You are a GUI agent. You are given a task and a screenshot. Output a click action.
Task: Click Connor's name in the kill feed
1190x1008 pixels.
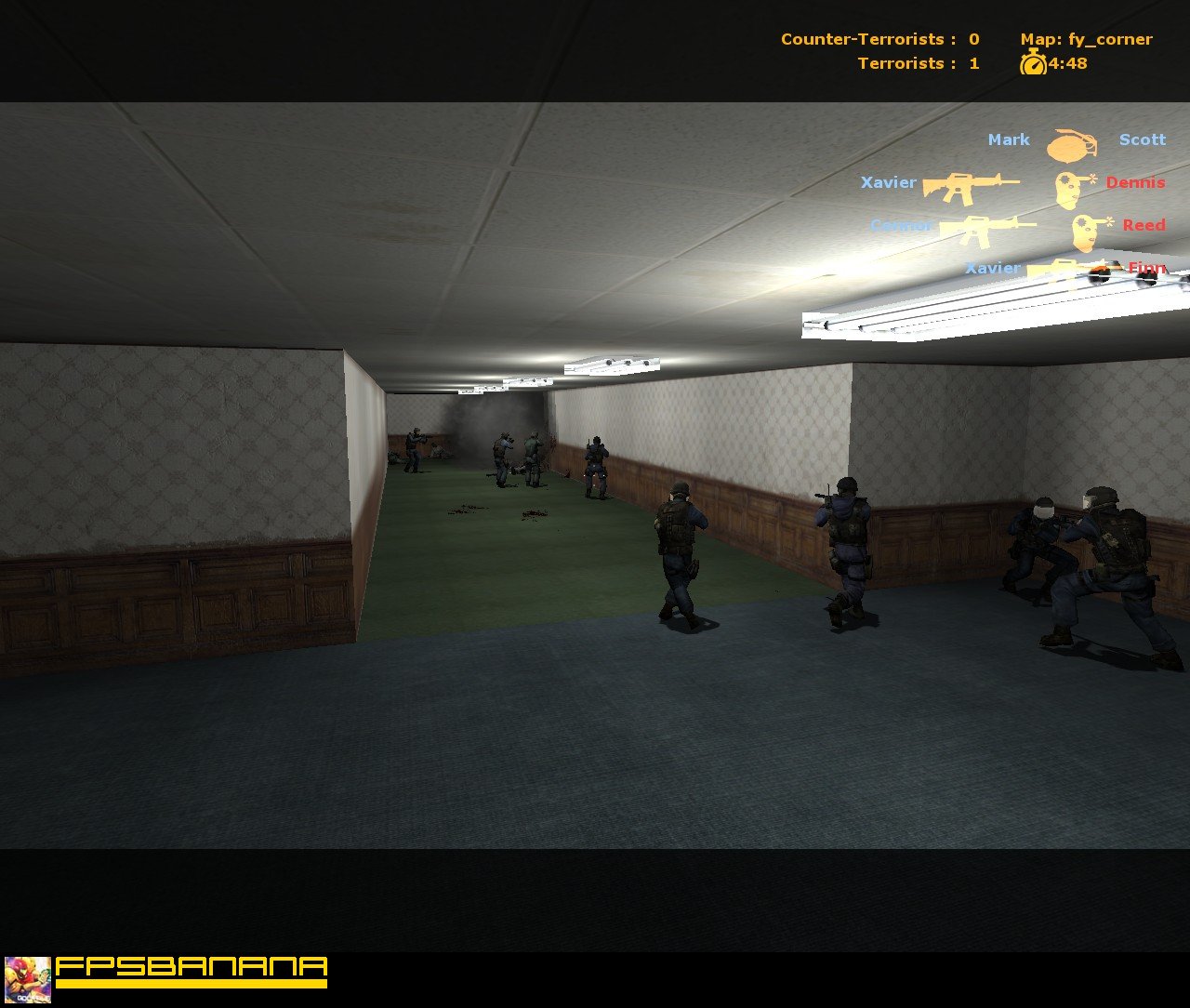(902, 225)
